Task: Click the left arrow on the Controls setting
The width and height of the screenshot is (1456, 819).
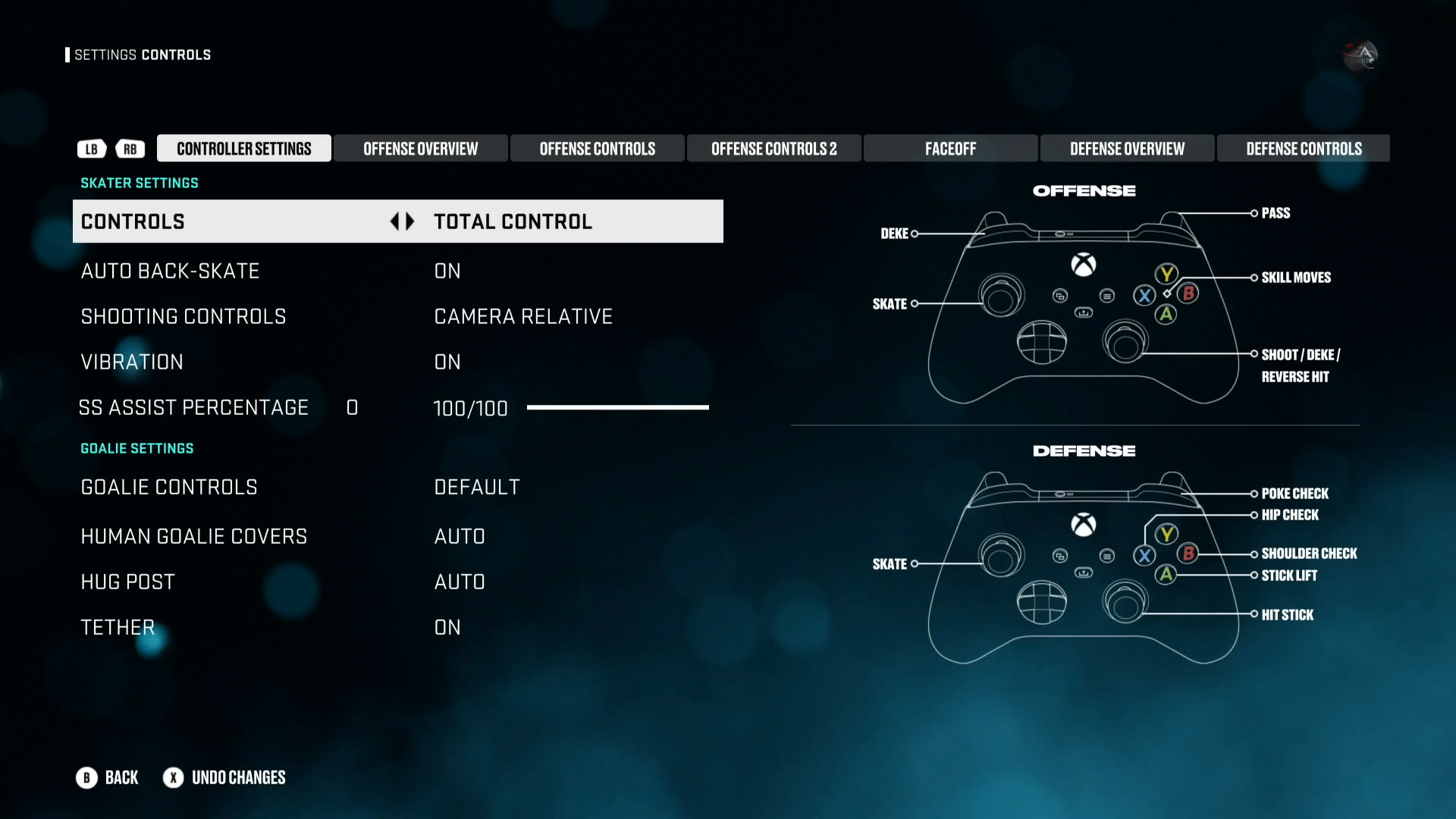Action: click(396, 221)
